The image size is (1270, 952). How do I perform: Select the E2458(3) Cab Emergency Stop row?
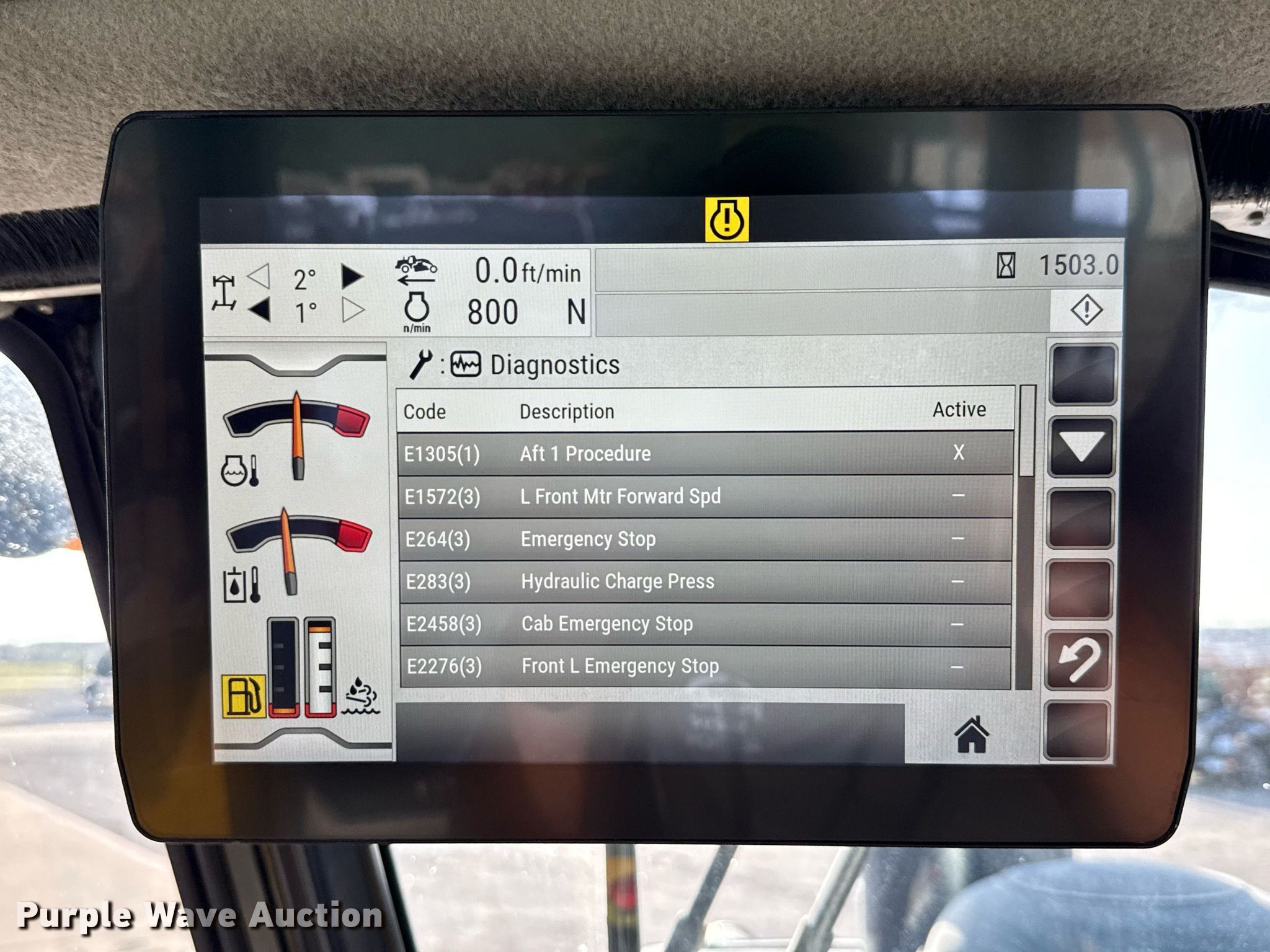coord(706,624)
